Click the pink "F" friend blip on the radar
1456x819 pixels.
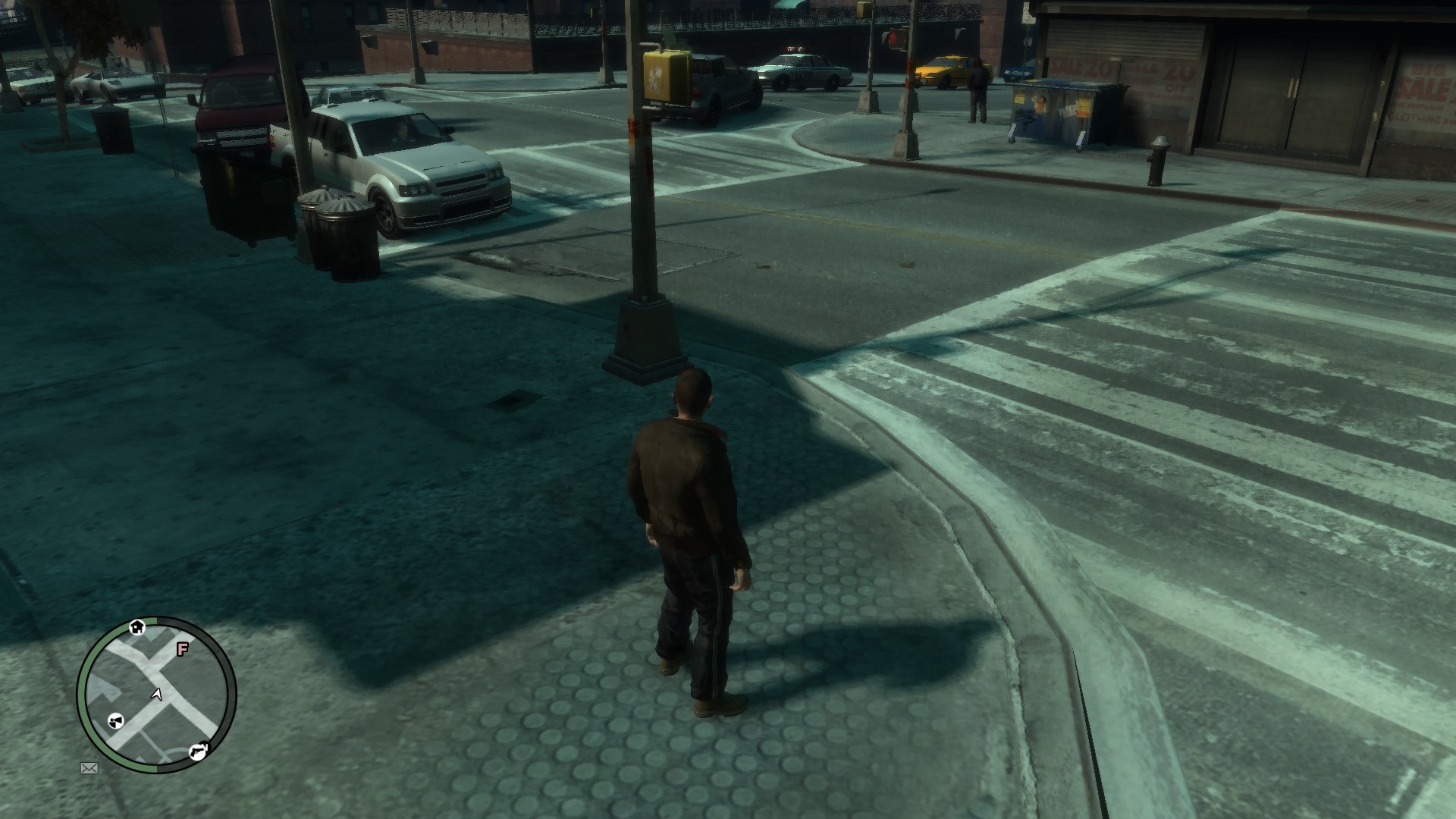point(182,648)
